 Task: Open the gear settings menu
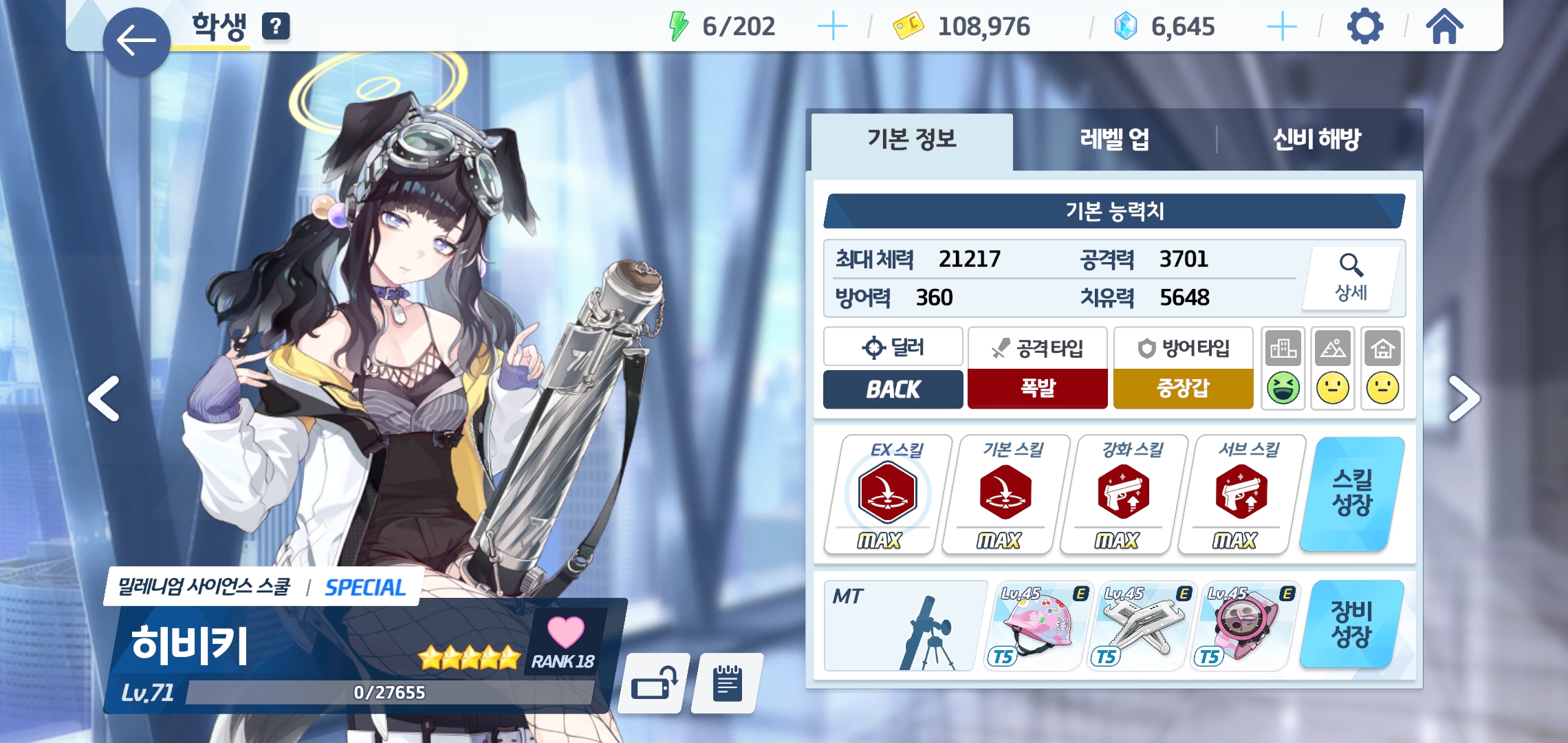click(x=1364, y=27)
